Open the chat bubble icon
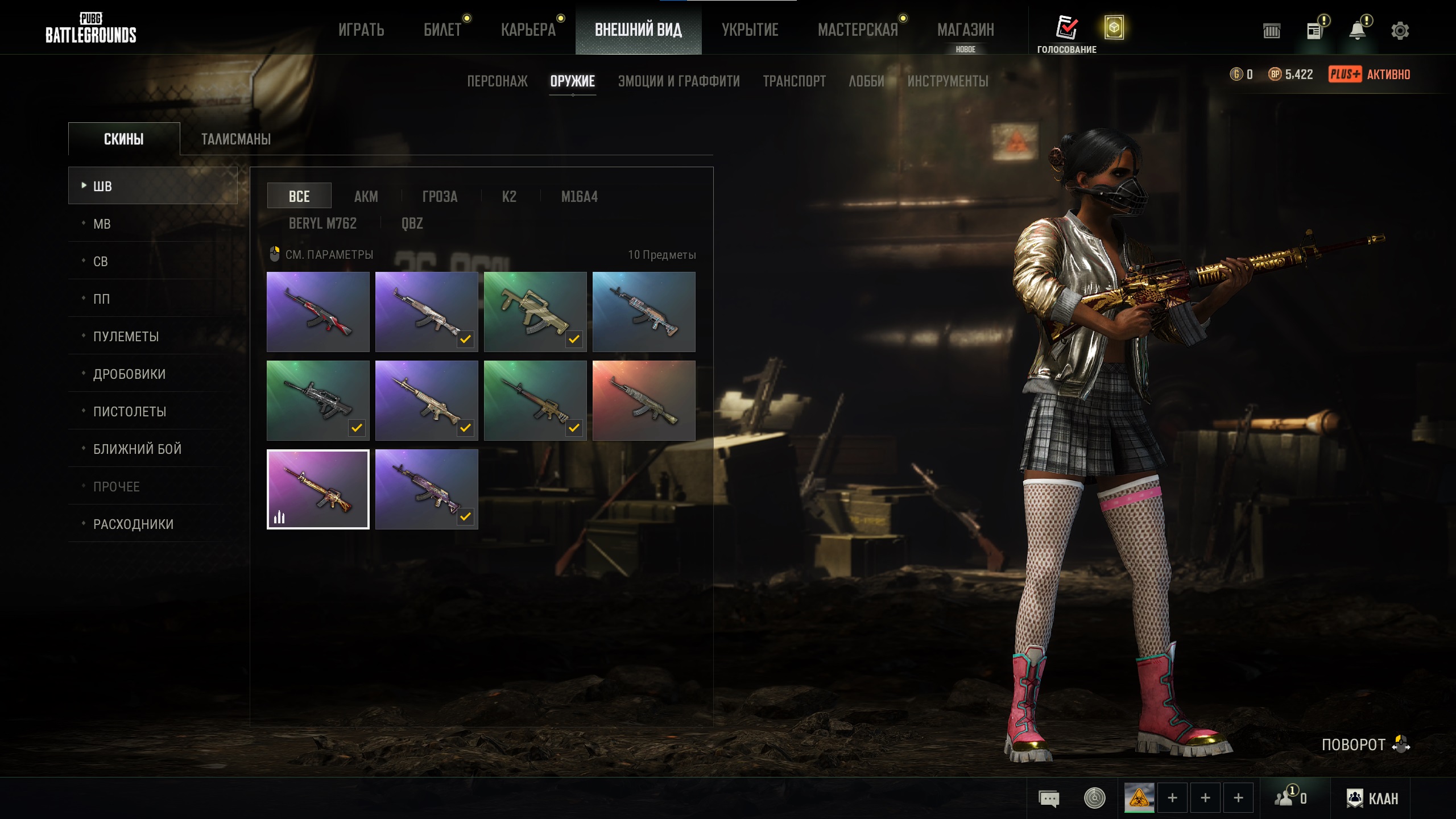This screenshot has width=1456, height=819. pyautogui.click(x=1049, y=798)
